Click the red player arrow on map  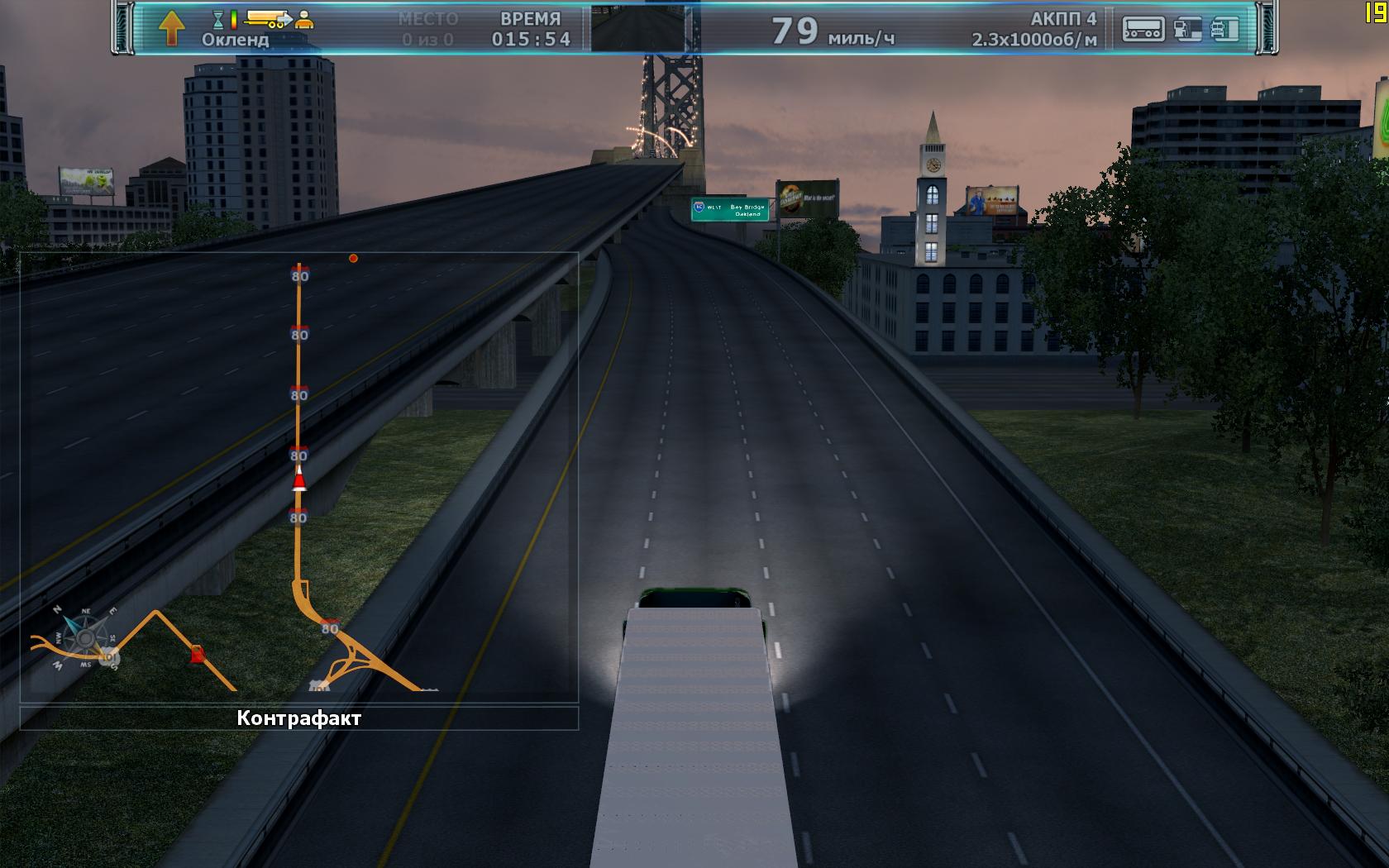click(x=299, y=479)
